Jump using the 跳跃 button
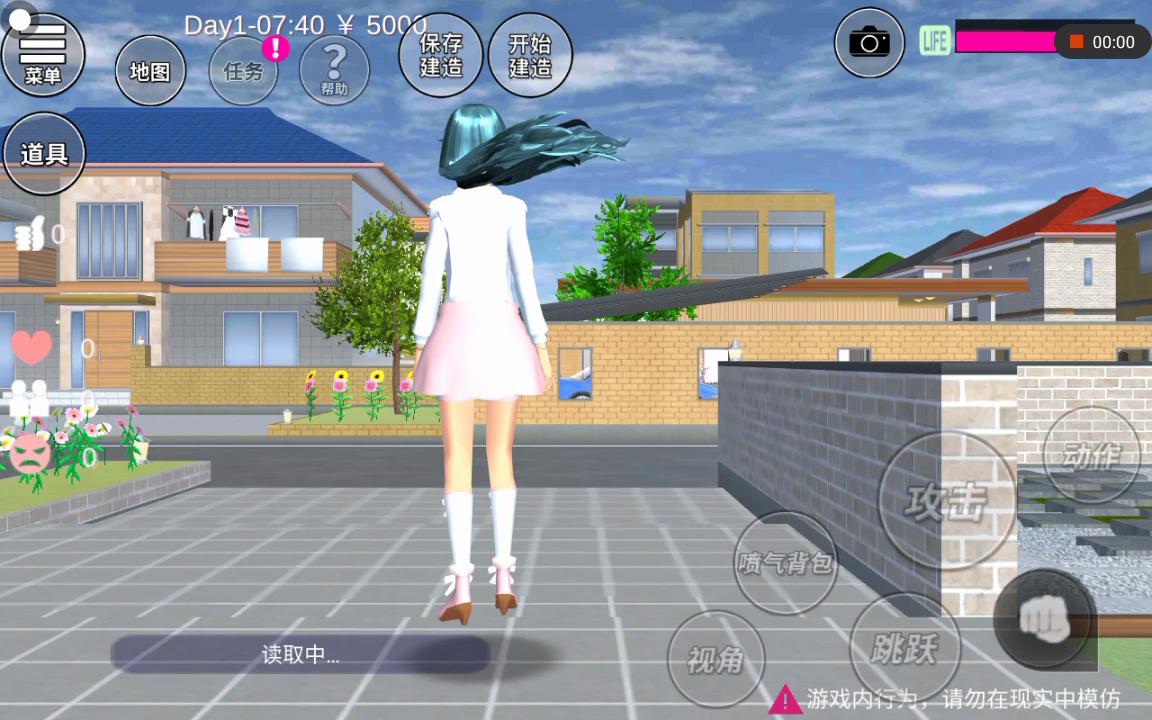This screenshot has width=1152, height=720. [x=904, y=648]
